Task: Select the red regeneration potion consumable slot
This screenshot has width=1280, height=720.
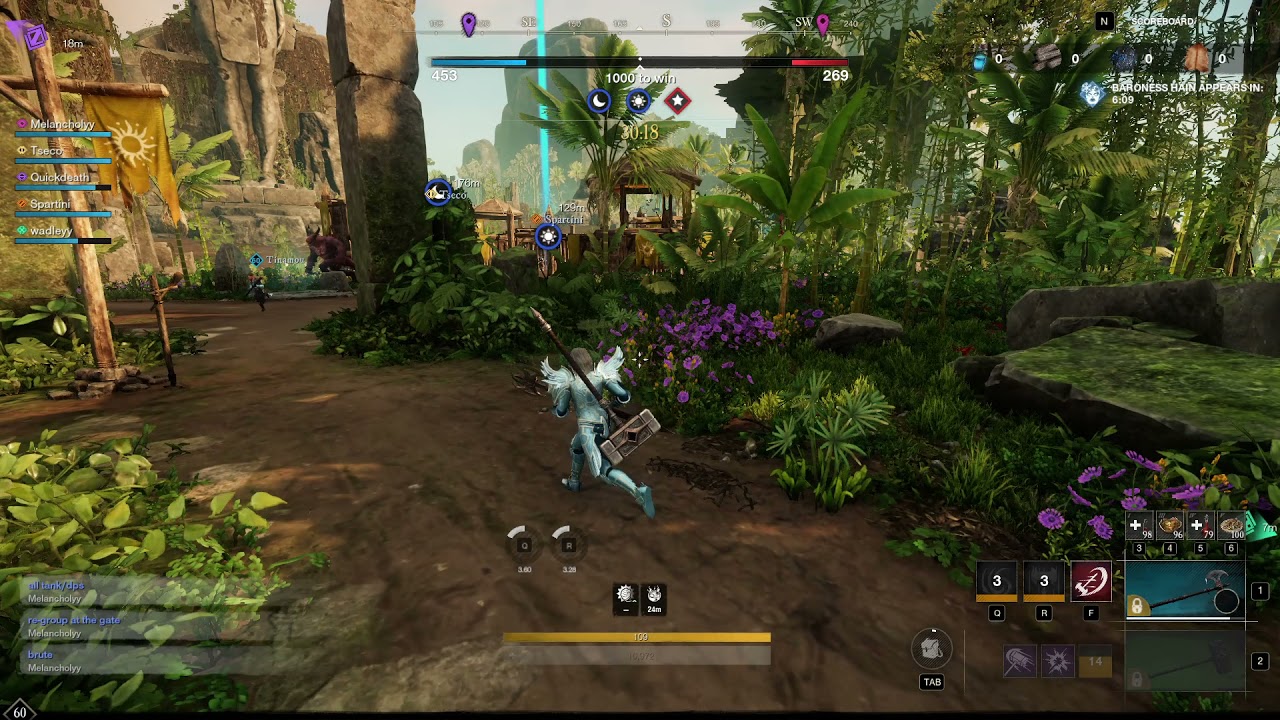Action: [x=1201, y=527]
